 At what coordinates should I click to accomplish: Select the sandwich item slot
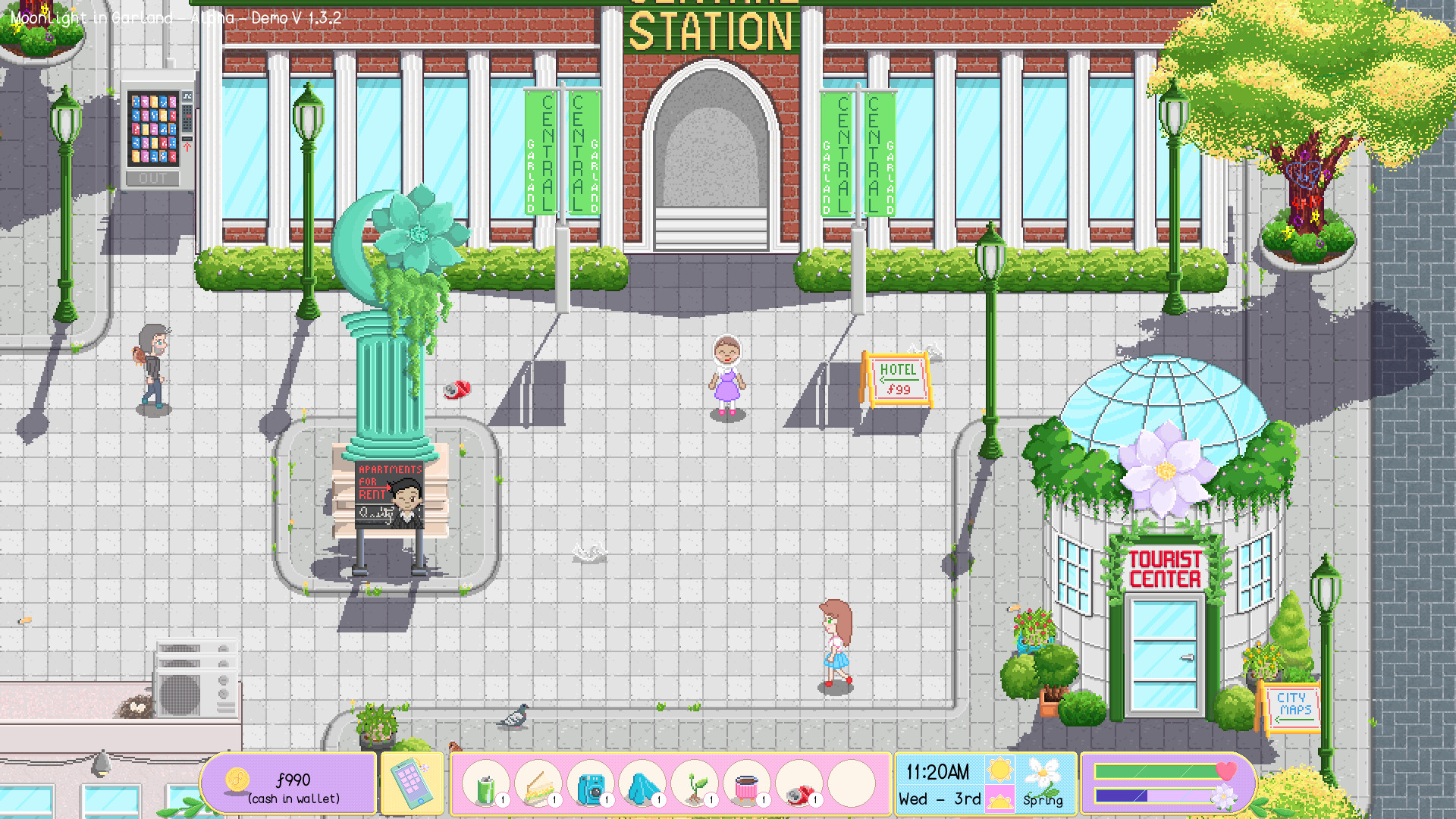(x=540, y=785)
